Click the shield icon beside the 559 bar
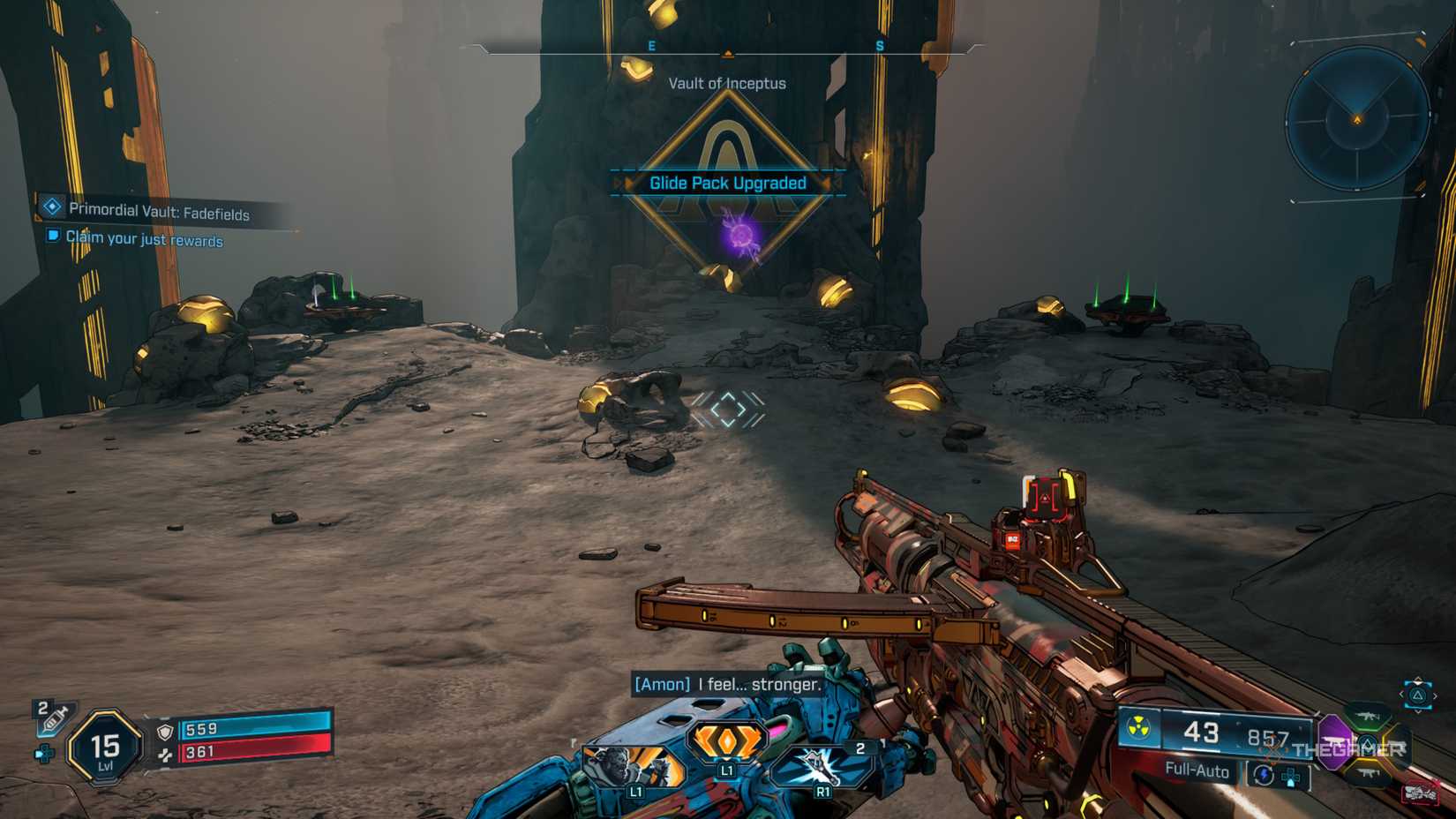1456x819 pixels. point(165,732)
